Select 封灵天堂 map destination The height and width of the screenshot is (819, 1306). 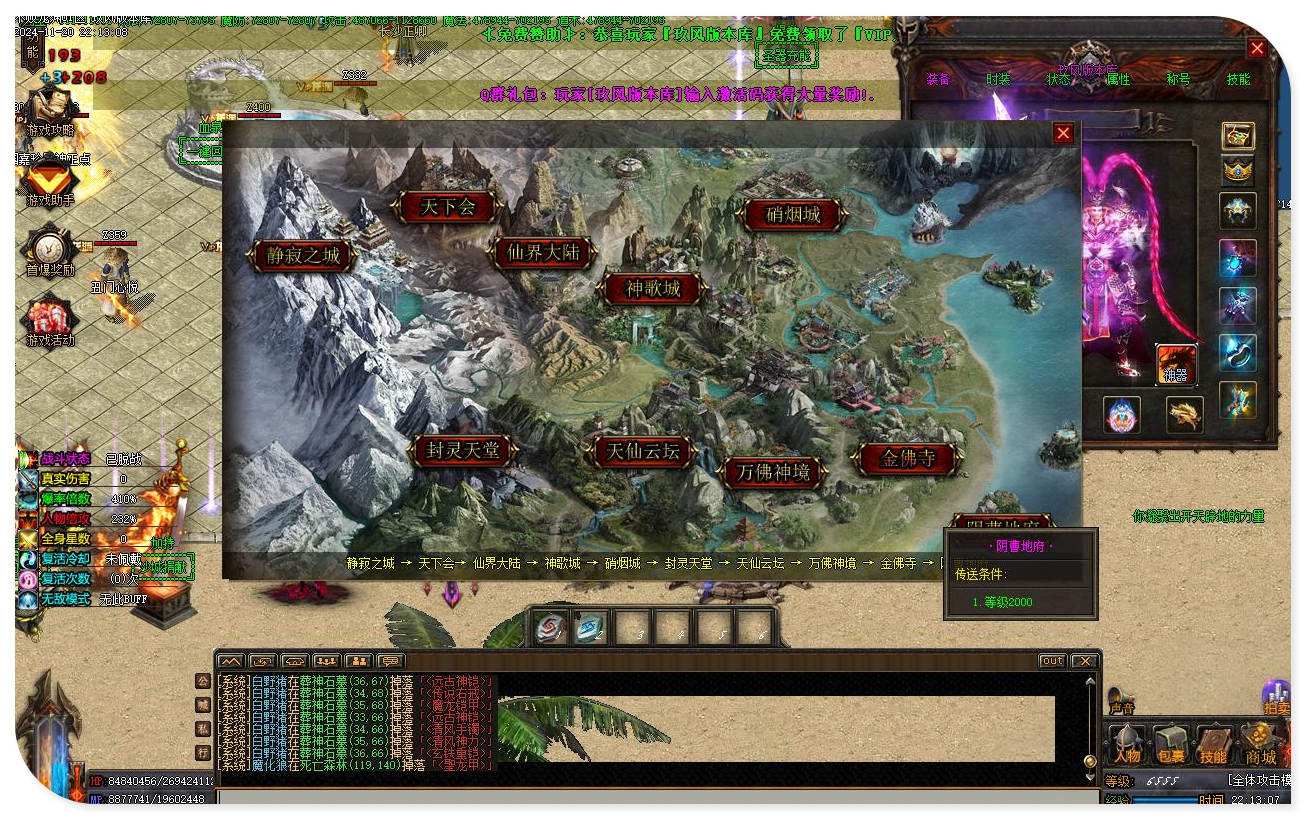tap(462, 451)
